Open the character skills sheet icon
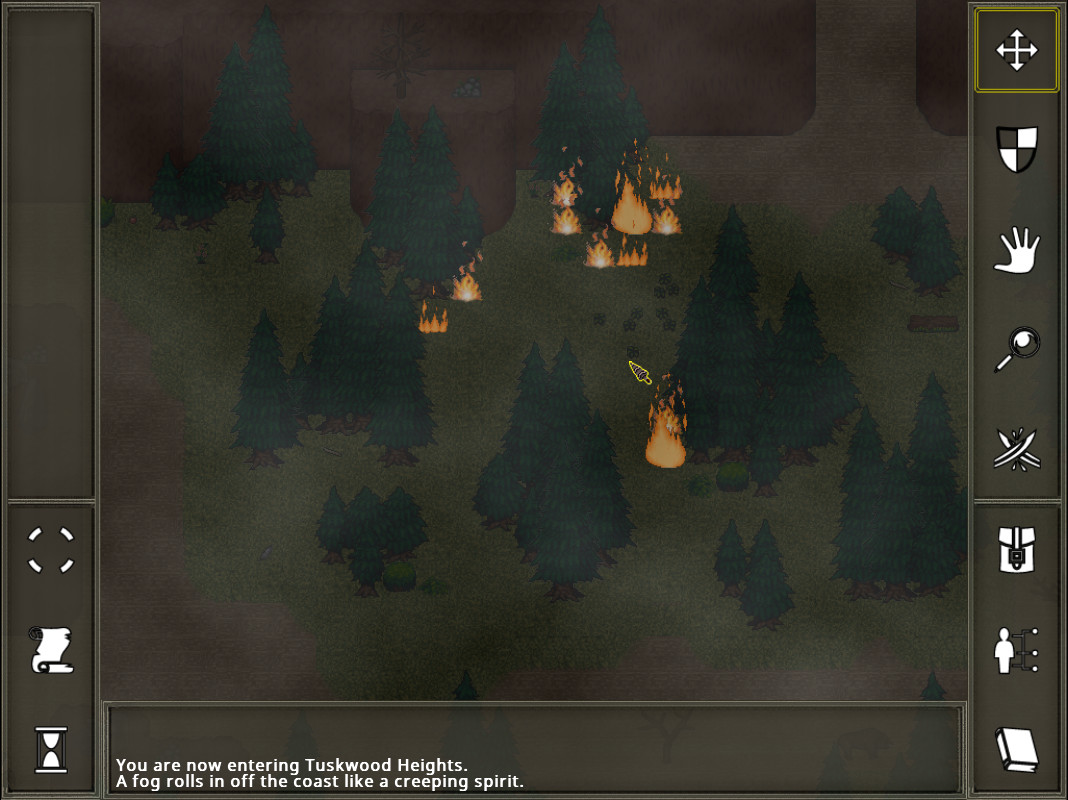This screenshot has width=1068, height=800. (x=1016, y=650)
